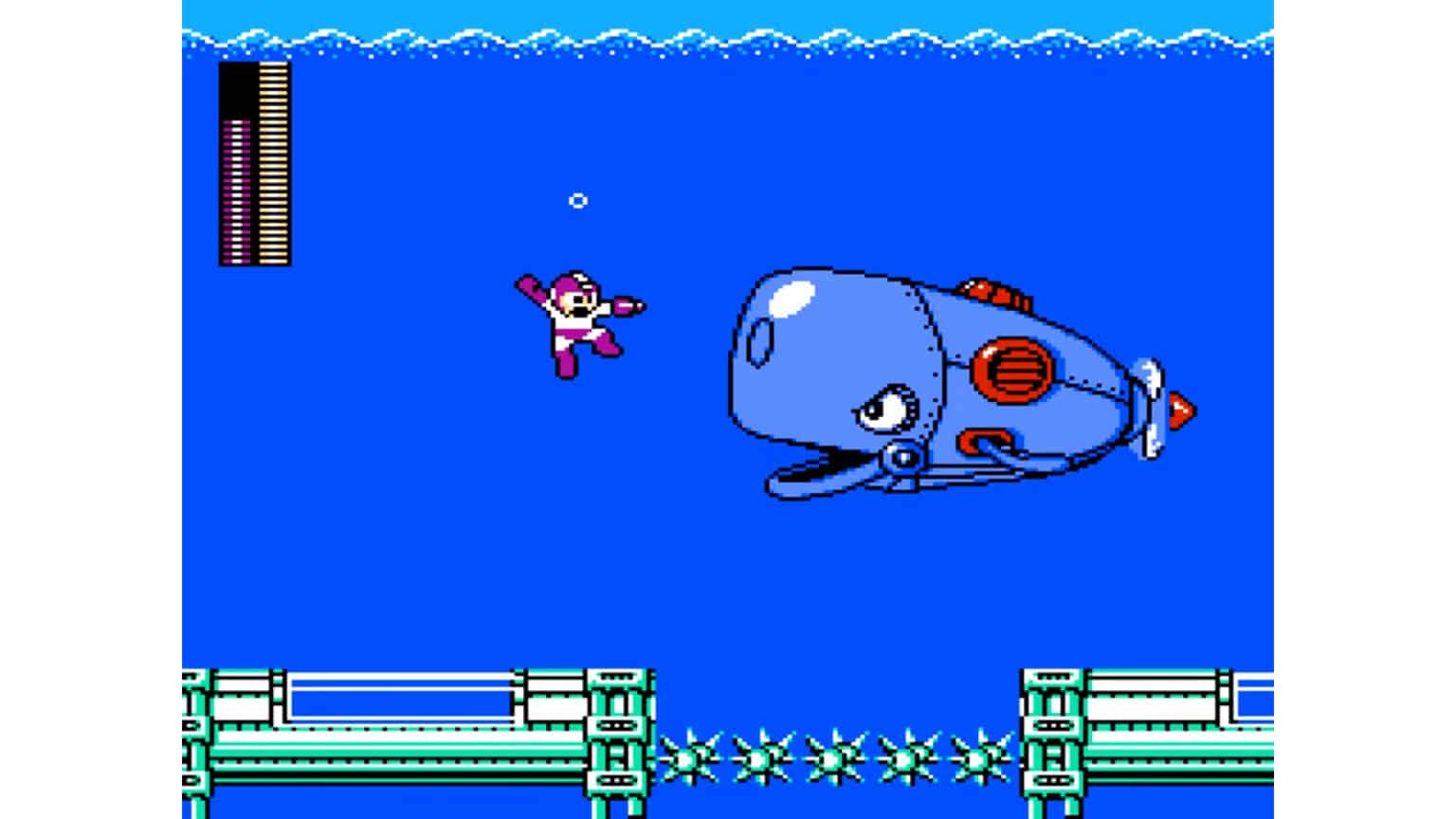The width and height of the screenshot is (1456, 819).
Task: Click the boss's yellow health bar
Action: click(272, 161)
